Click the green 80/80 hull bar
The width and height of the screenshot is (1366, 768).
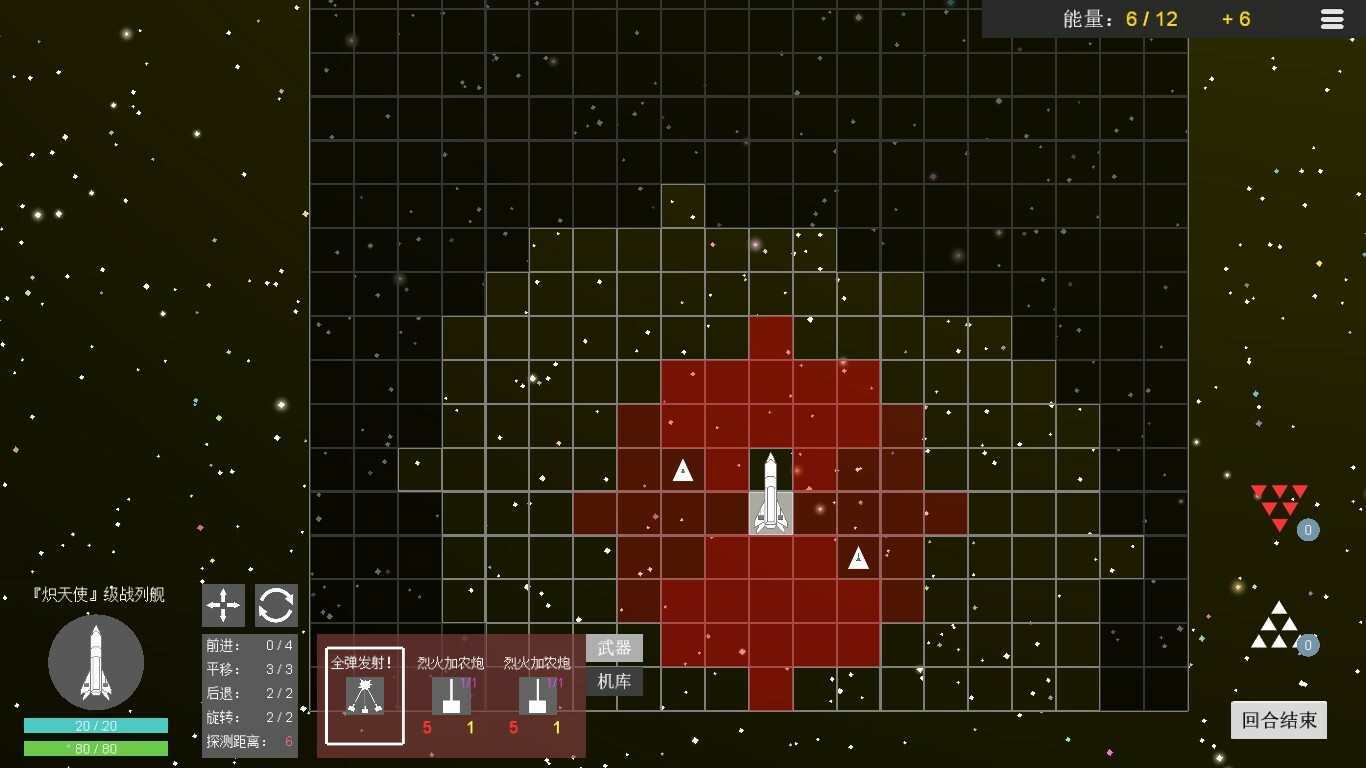coord(95,747)
